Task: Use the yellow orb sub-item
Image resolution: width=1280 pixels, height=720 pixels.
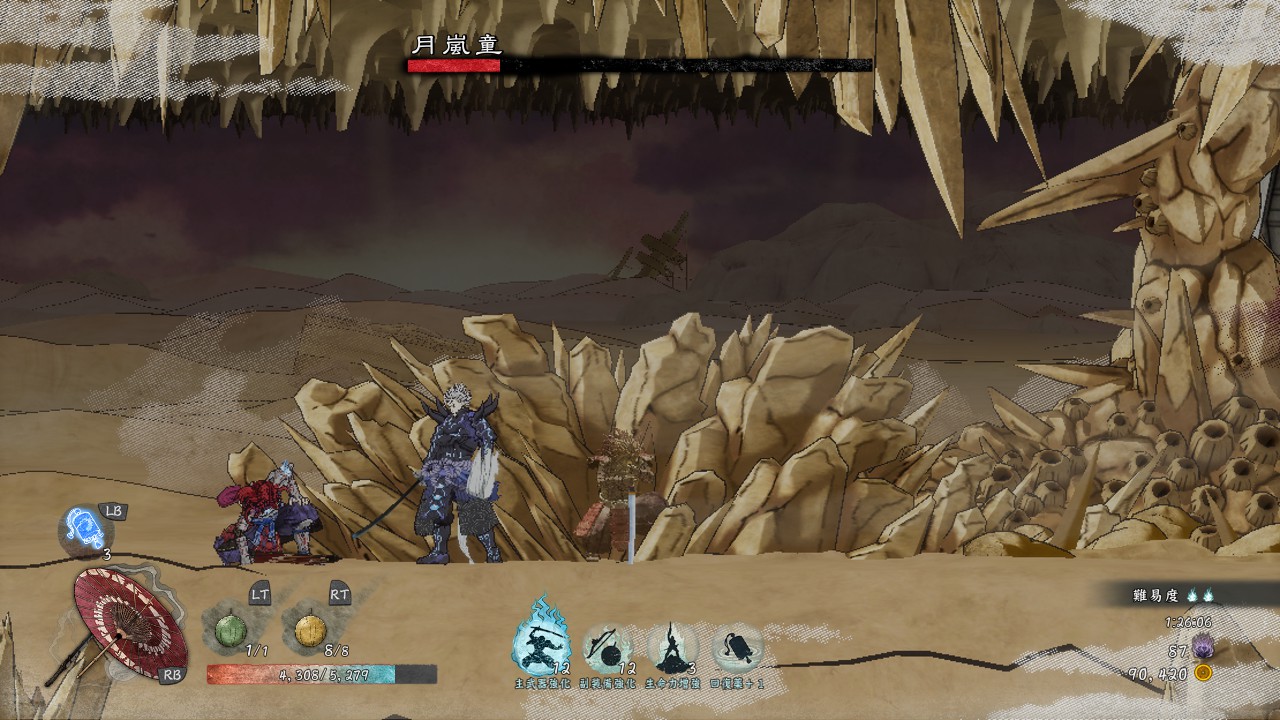Action: tap(310, 632)
